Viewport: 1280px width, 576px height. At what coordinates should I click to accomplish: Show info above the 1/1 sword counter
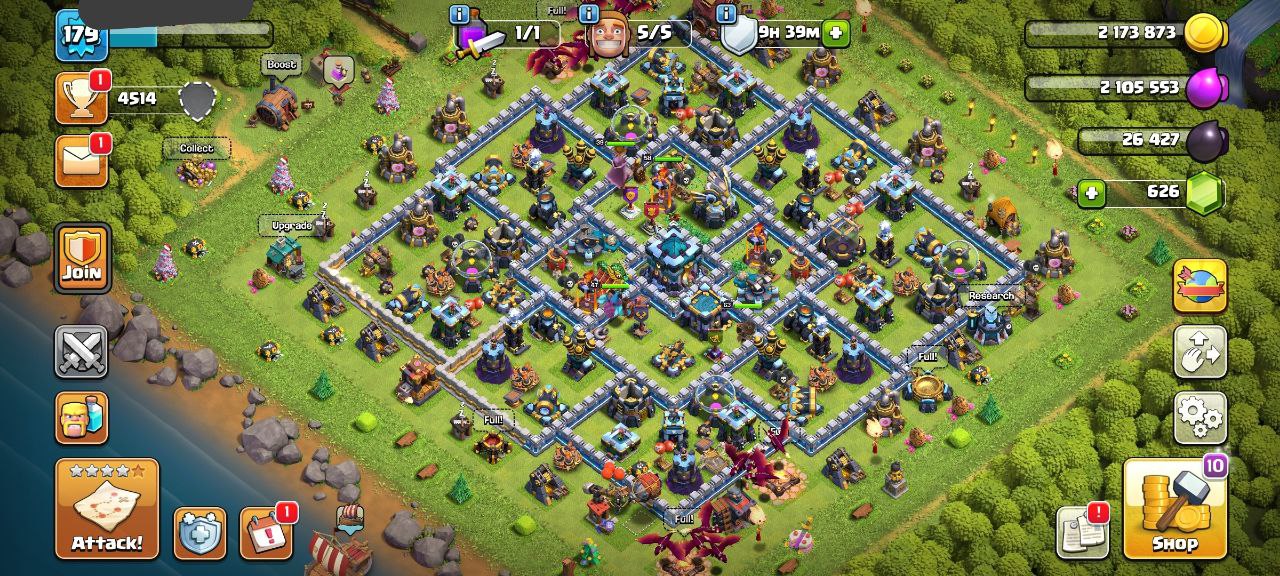coord(460,14)
